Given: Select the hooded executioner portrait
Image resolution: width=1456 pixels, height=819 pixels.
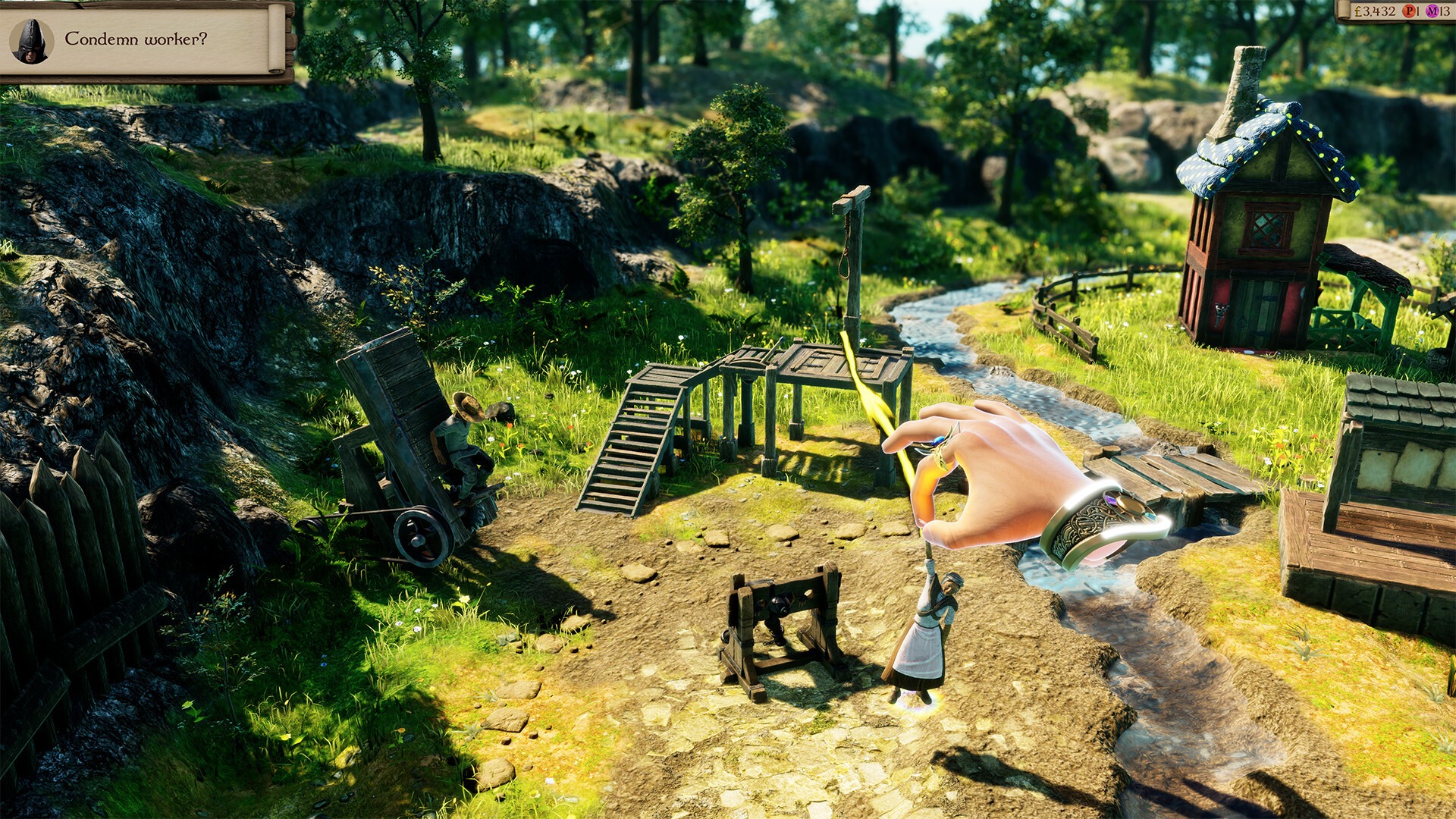Looking at the screenshot, I should (32, 42).
